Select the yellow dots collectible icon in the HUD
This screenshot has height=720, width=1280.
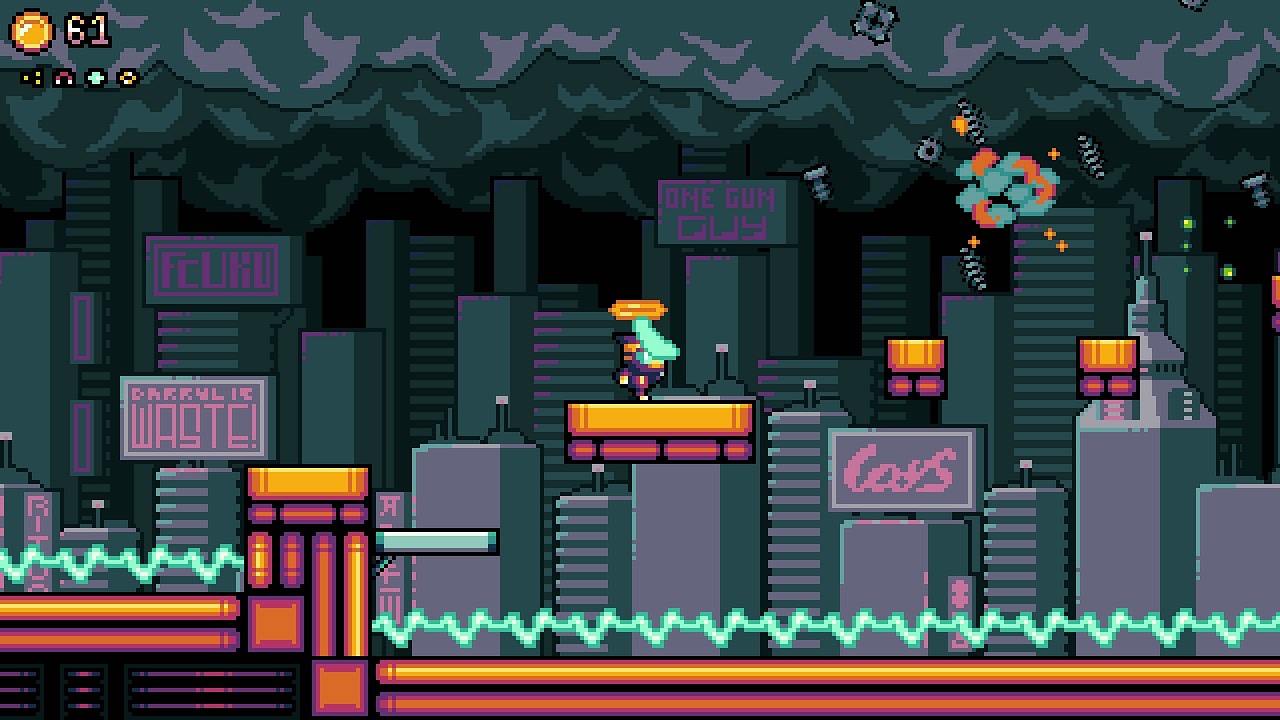click(x=33, y=77)
